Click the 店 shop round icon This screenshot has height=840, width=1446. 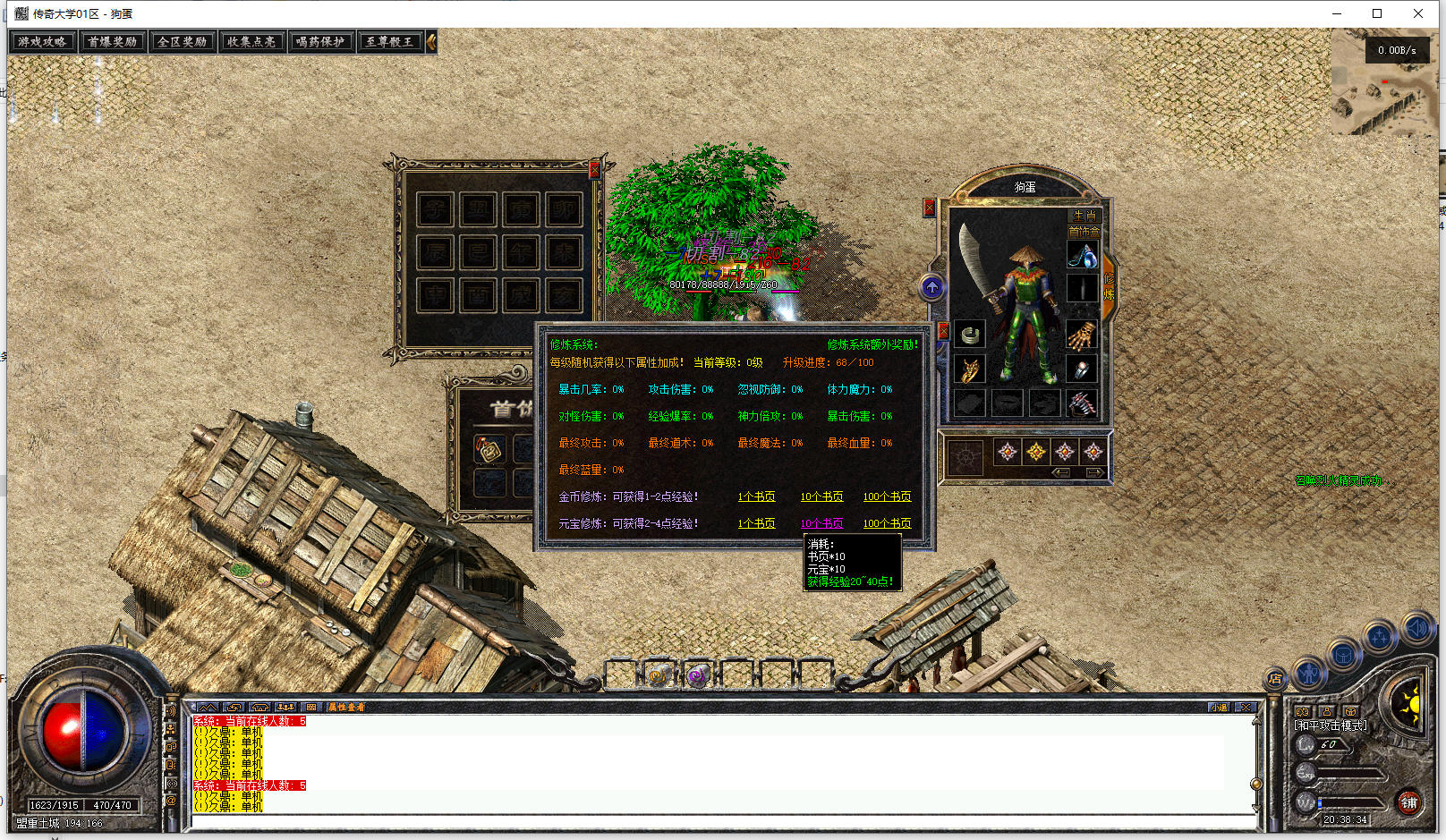click(1275, 679)
